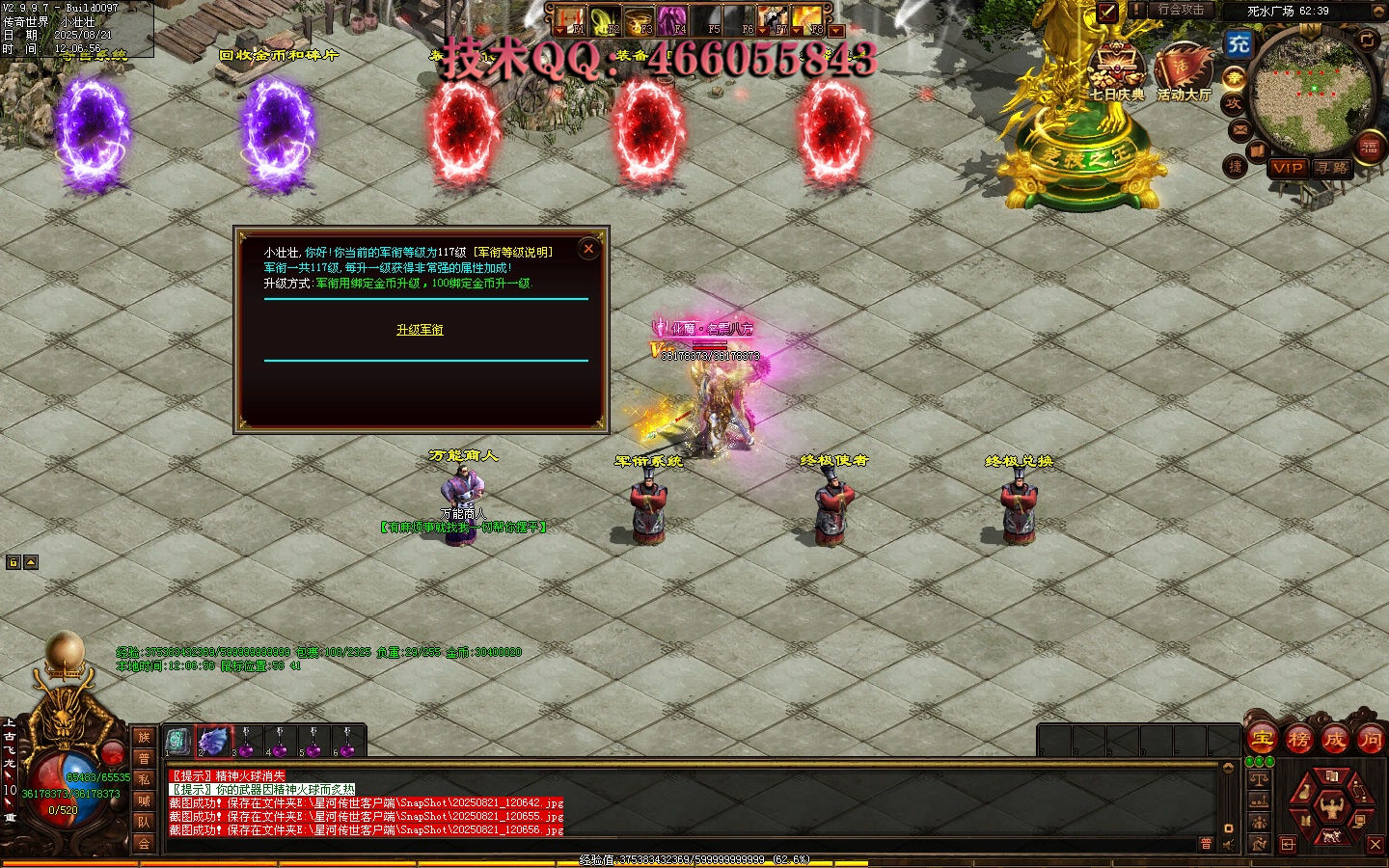Viewport: 1389px width, 868px height.
Task: Open the 宝 treasure round button
Action: click(x=1262, y=740)
